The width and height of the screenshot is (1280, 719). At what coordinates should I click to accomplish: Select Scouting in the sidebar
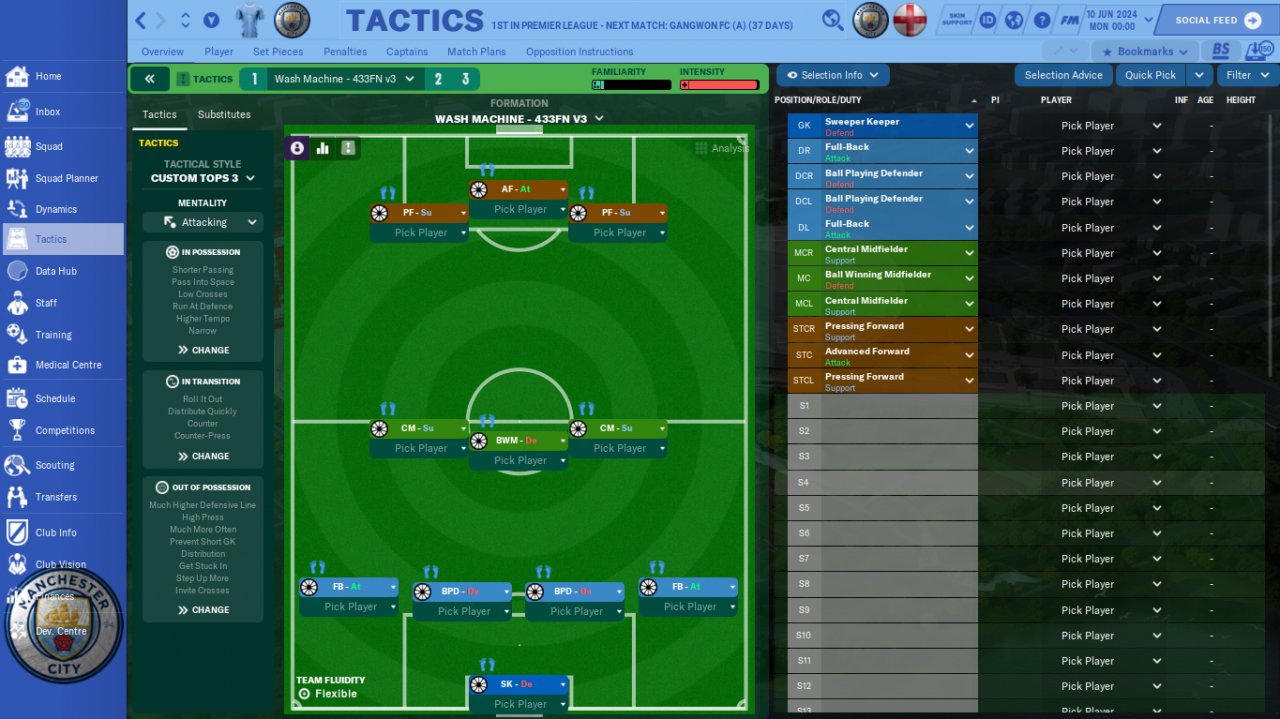tap(54, 465)
